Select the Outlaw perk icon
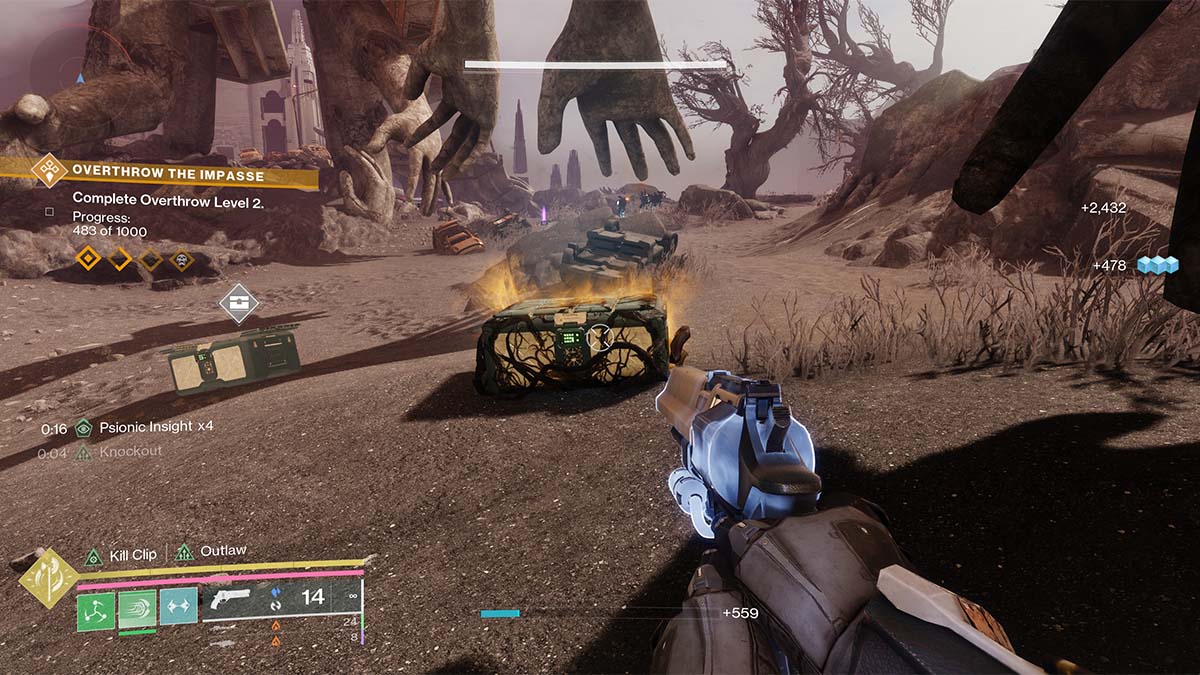 [184, 552]
